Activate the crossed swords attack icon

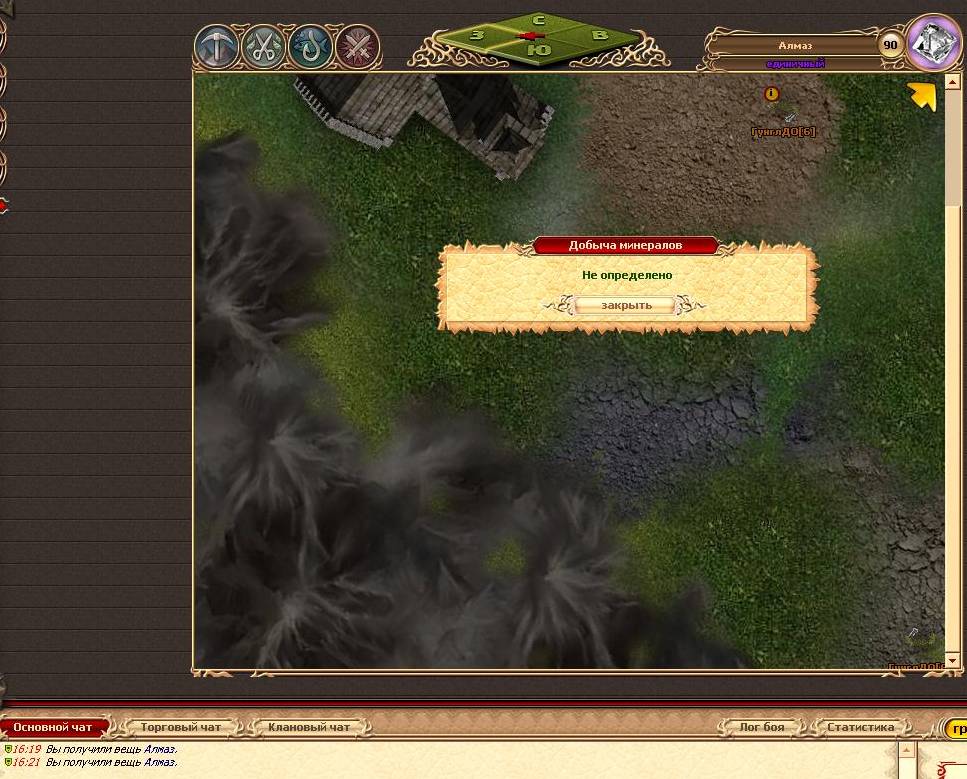click(x=356, y=46)
